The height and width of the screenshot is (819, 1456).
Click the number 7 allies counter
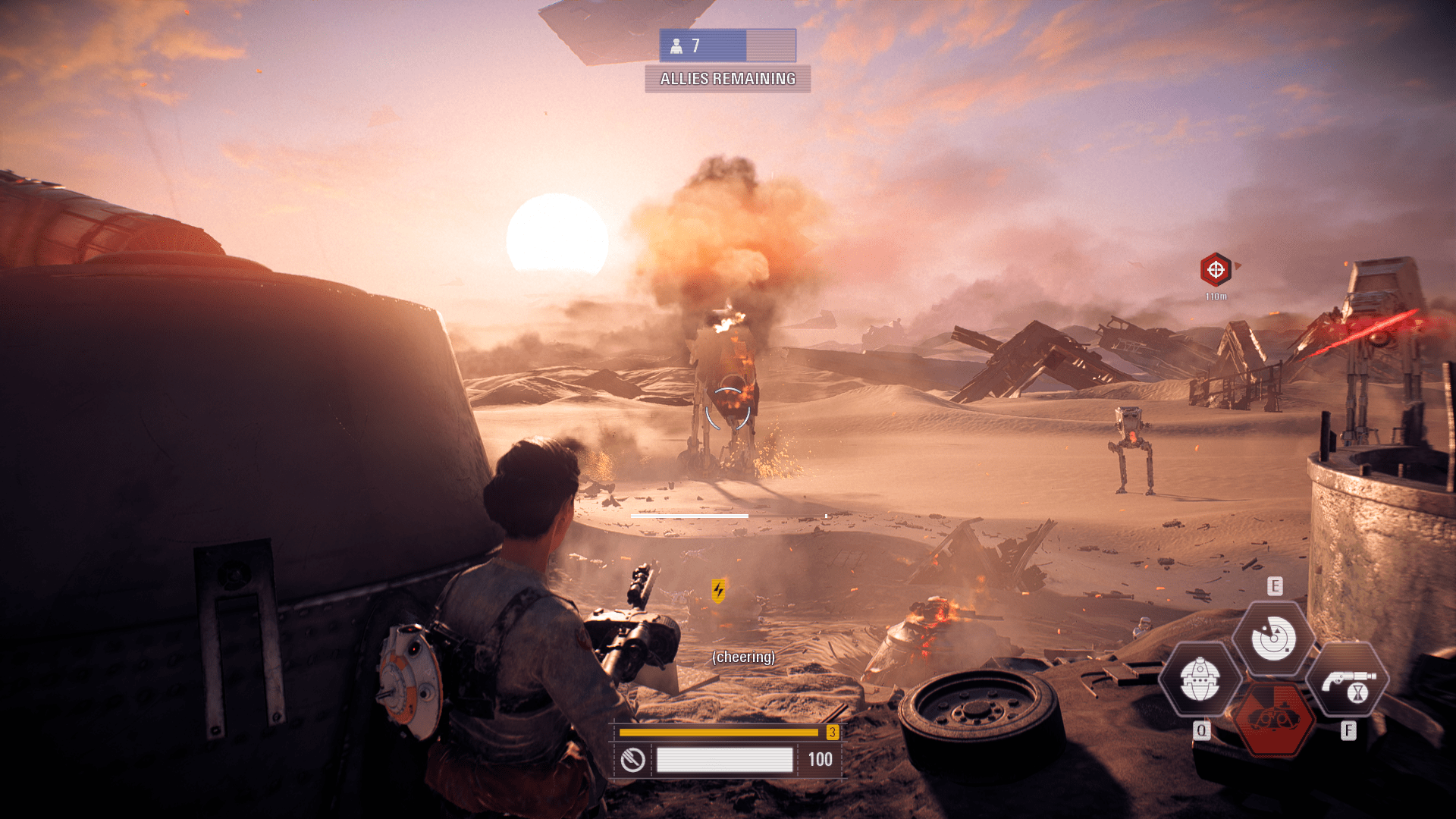point(695,46)
